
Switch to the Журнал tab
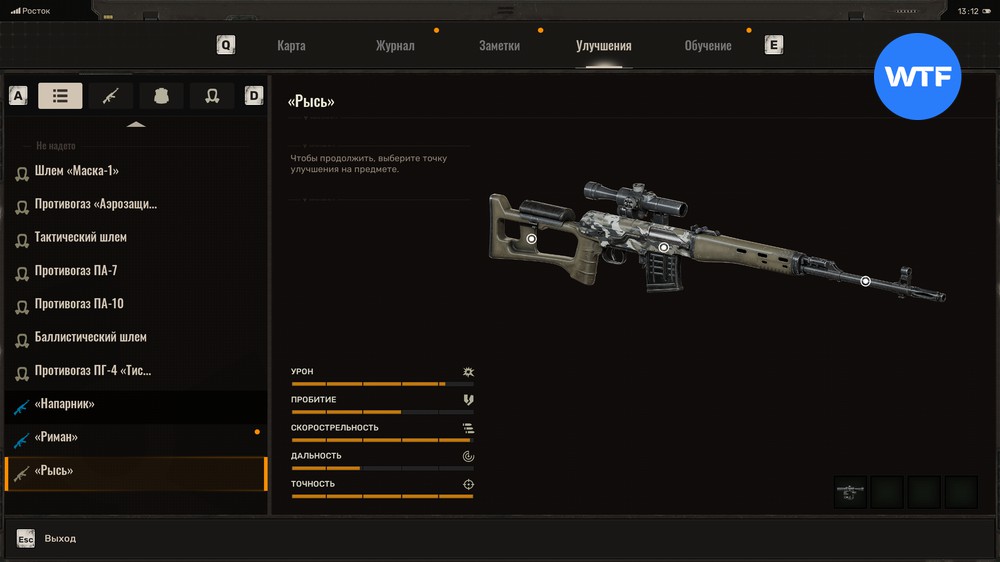click(395, 46)
